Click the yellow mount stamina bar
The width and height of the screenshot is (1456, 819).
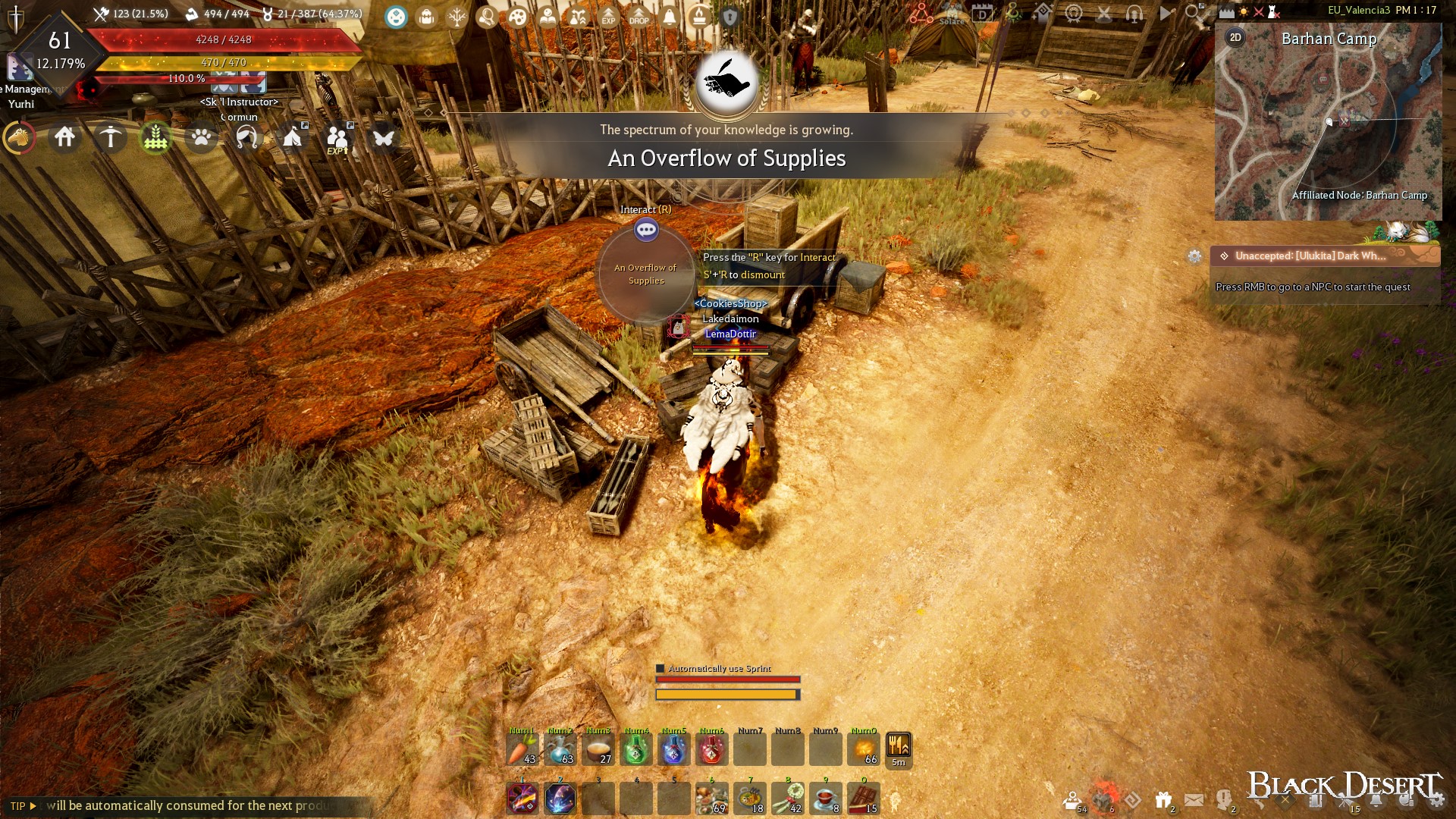tap(727, 694)
